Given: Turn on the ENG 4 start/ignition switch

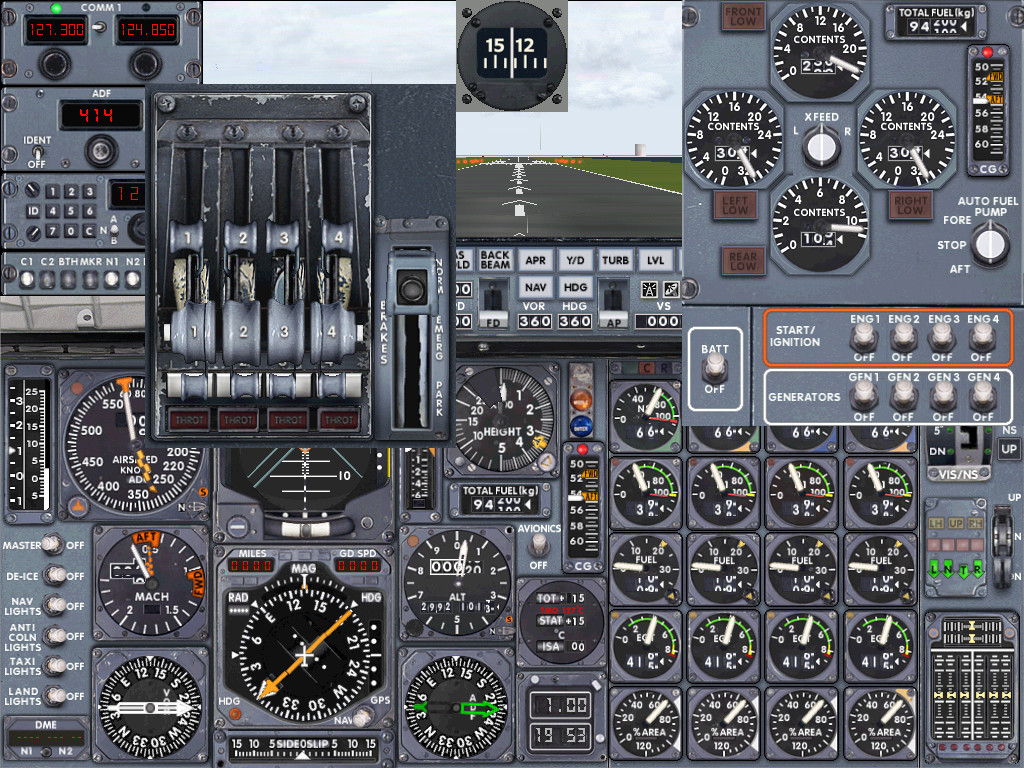Looking at the screenshot, I should [982, 338].
